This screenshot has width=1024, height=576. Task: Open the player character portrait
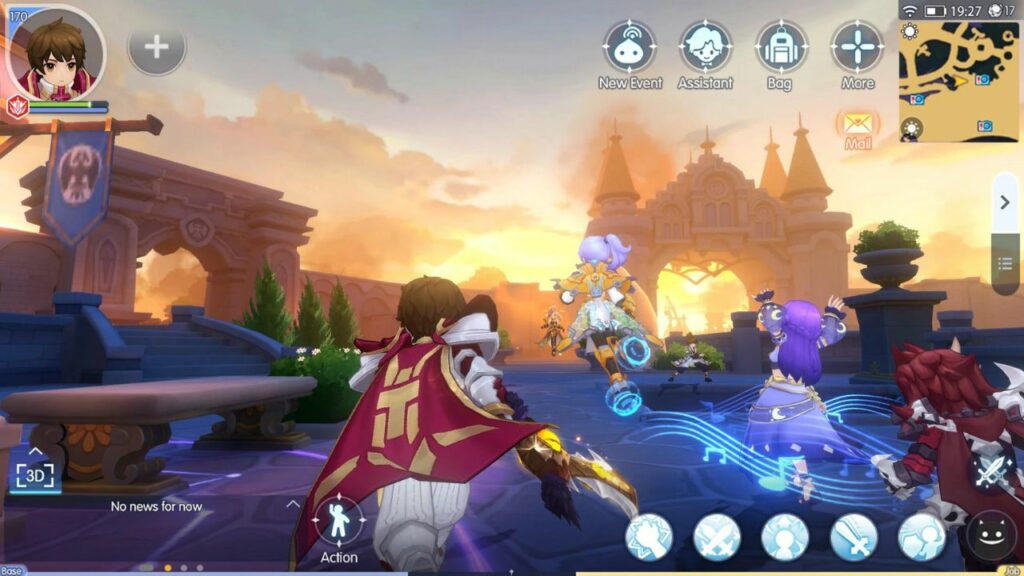point(56,52)
